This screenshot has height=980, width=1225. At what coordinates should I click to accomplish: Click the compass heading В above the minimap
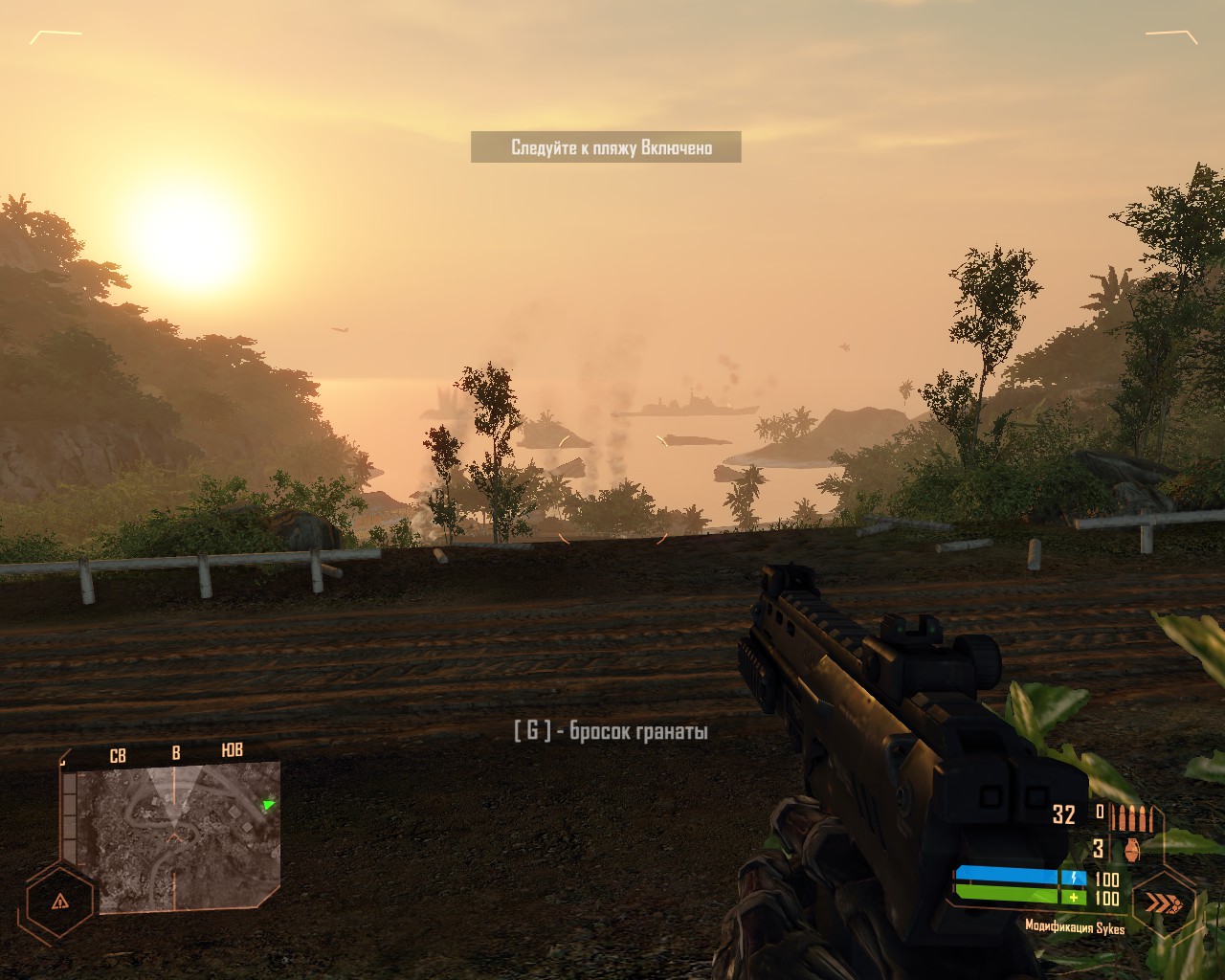pyautogui.click(x=175, y=752)
